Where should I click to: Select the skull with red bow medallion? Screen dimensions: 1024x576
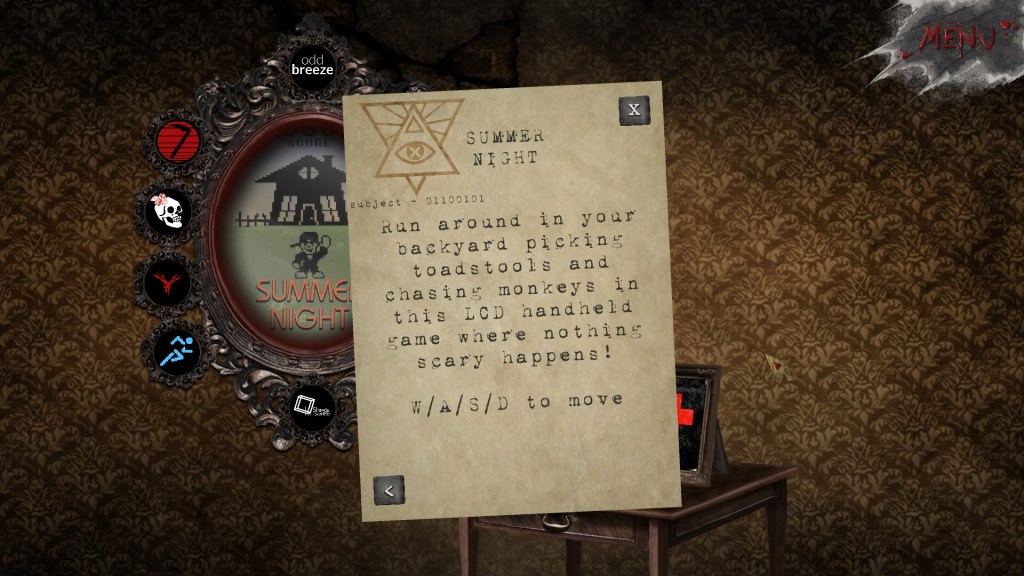click(169, 211)
